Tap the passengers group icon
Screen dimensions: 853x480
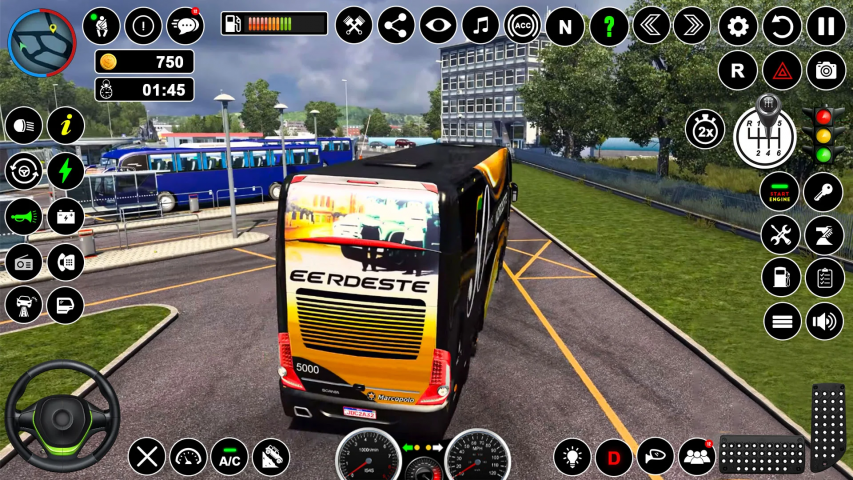click(x=696, y=457)
